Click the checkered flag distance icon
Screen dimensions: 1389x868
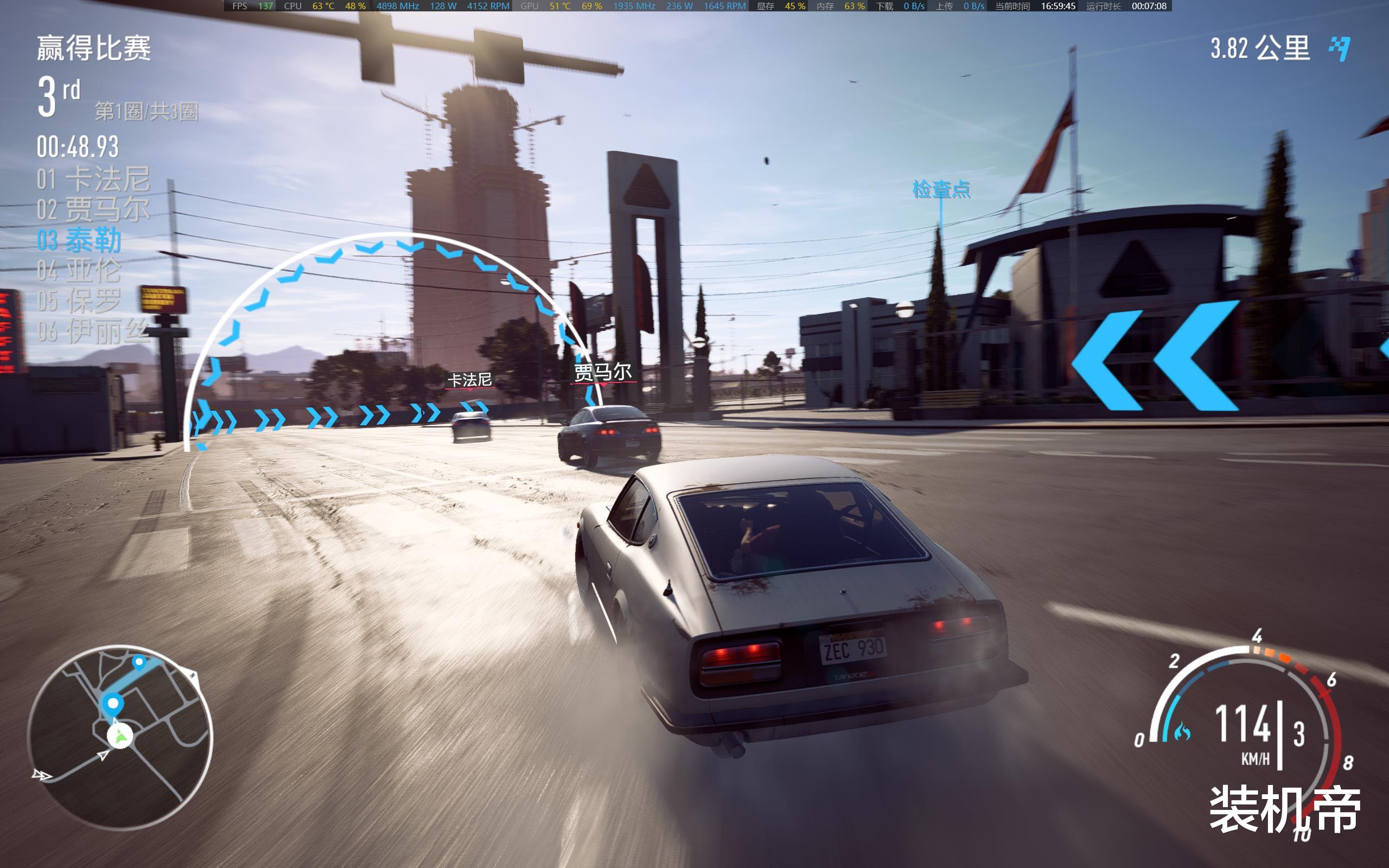tap(1340, 48)
